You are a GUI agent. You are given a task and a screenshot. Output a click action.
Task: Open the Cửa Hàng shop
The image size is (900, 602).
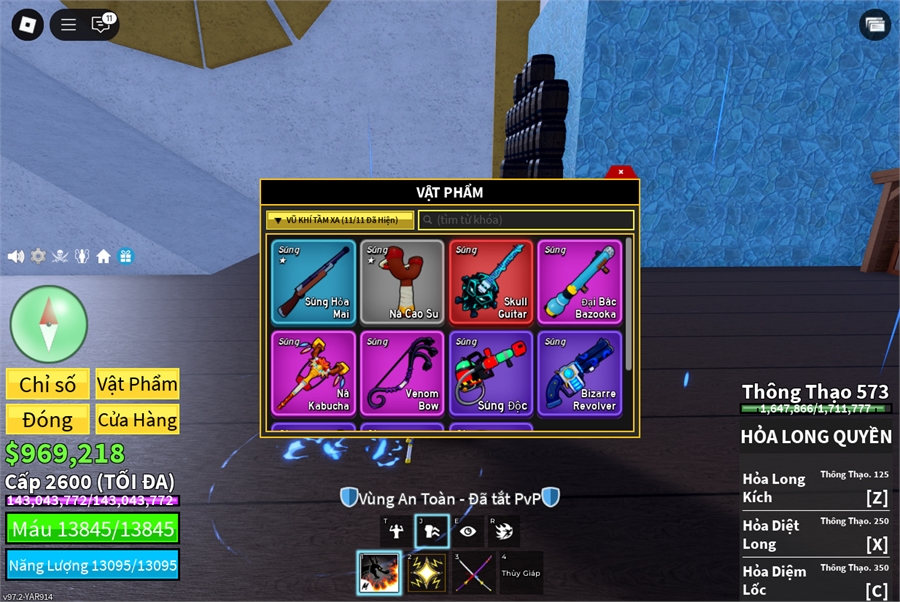point(137,419)
